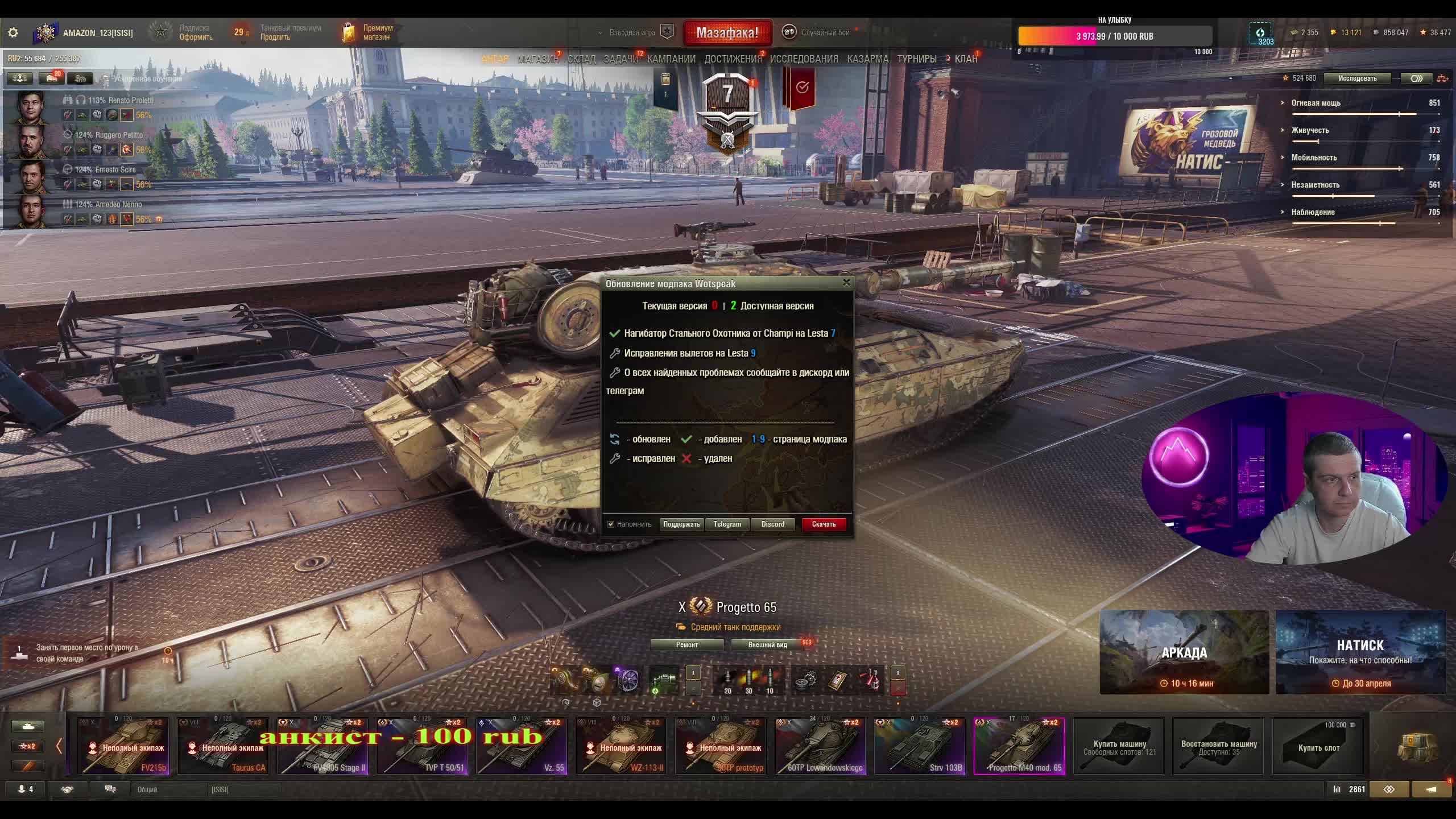Toggle the Напомнить reminder checkbox
1456x819 pixels.
(x=611, y=524)
